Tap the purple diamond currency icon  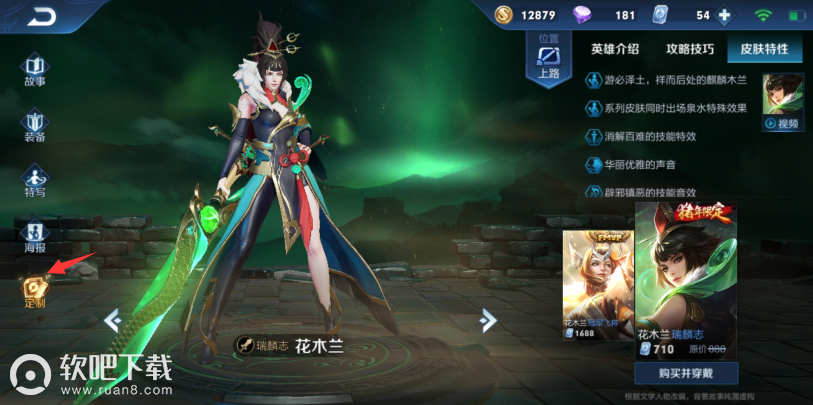coord(583,15)
